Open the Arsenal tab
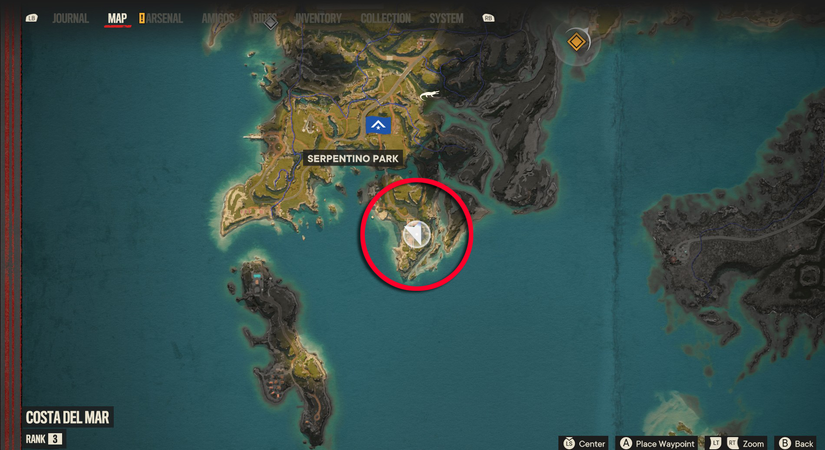The width and height of the screenshot is (825, 450). pyautogui.click(x=165, y=18)
